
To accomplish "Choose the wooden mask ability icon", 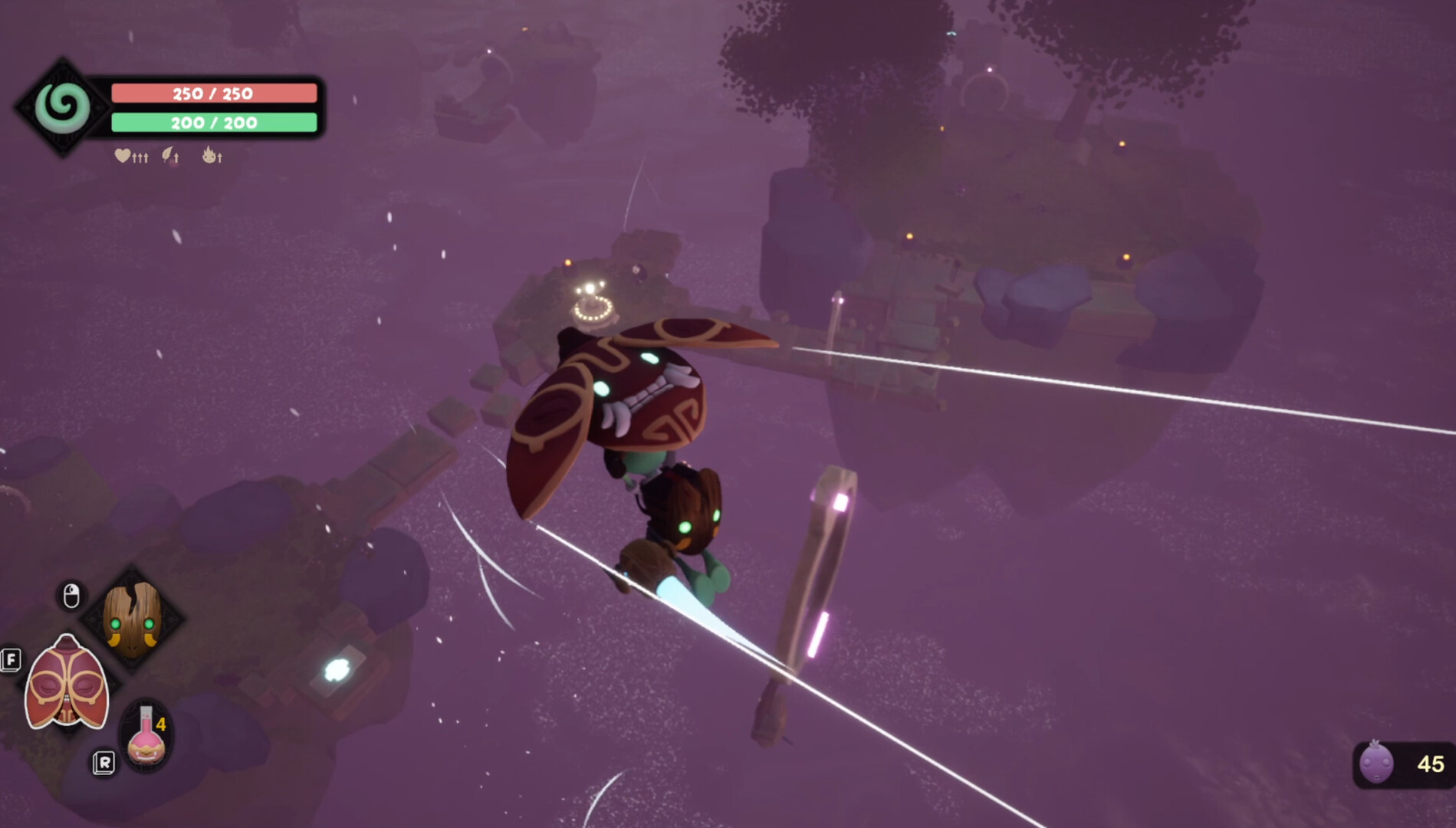I will click(x=132, y=619).
